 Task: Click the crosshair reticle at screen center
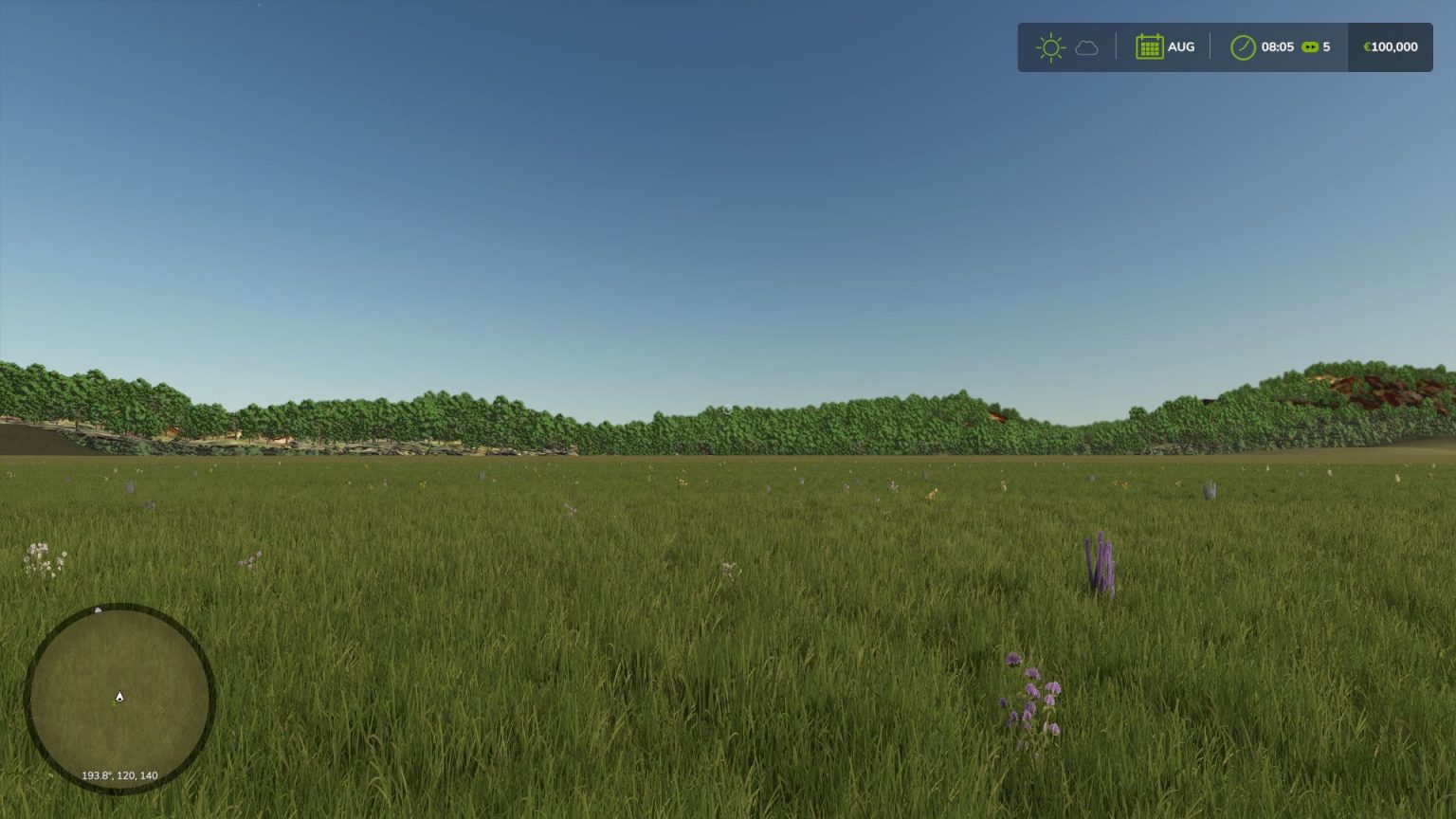point(727,409)
